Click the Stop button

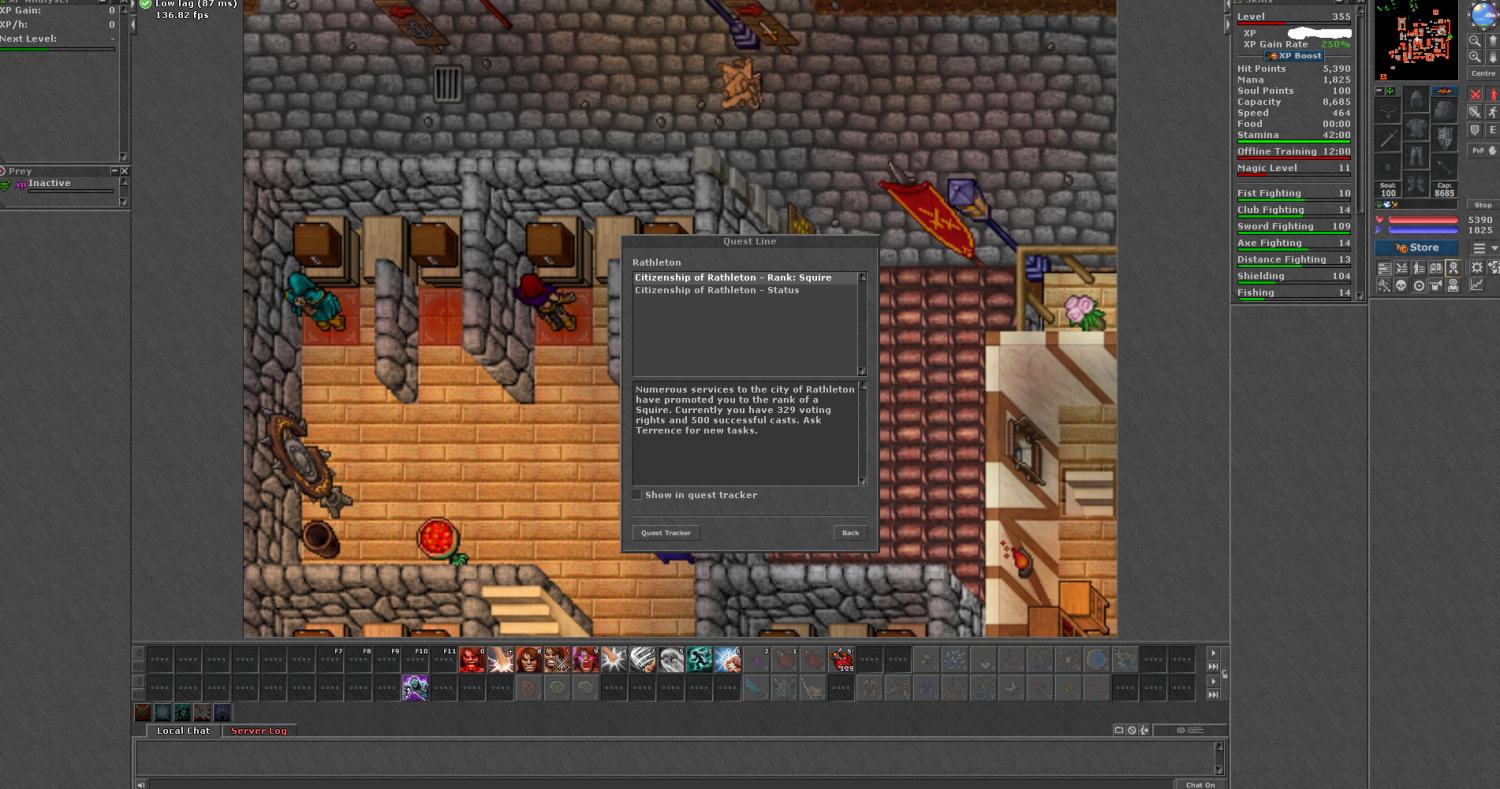1483,205
